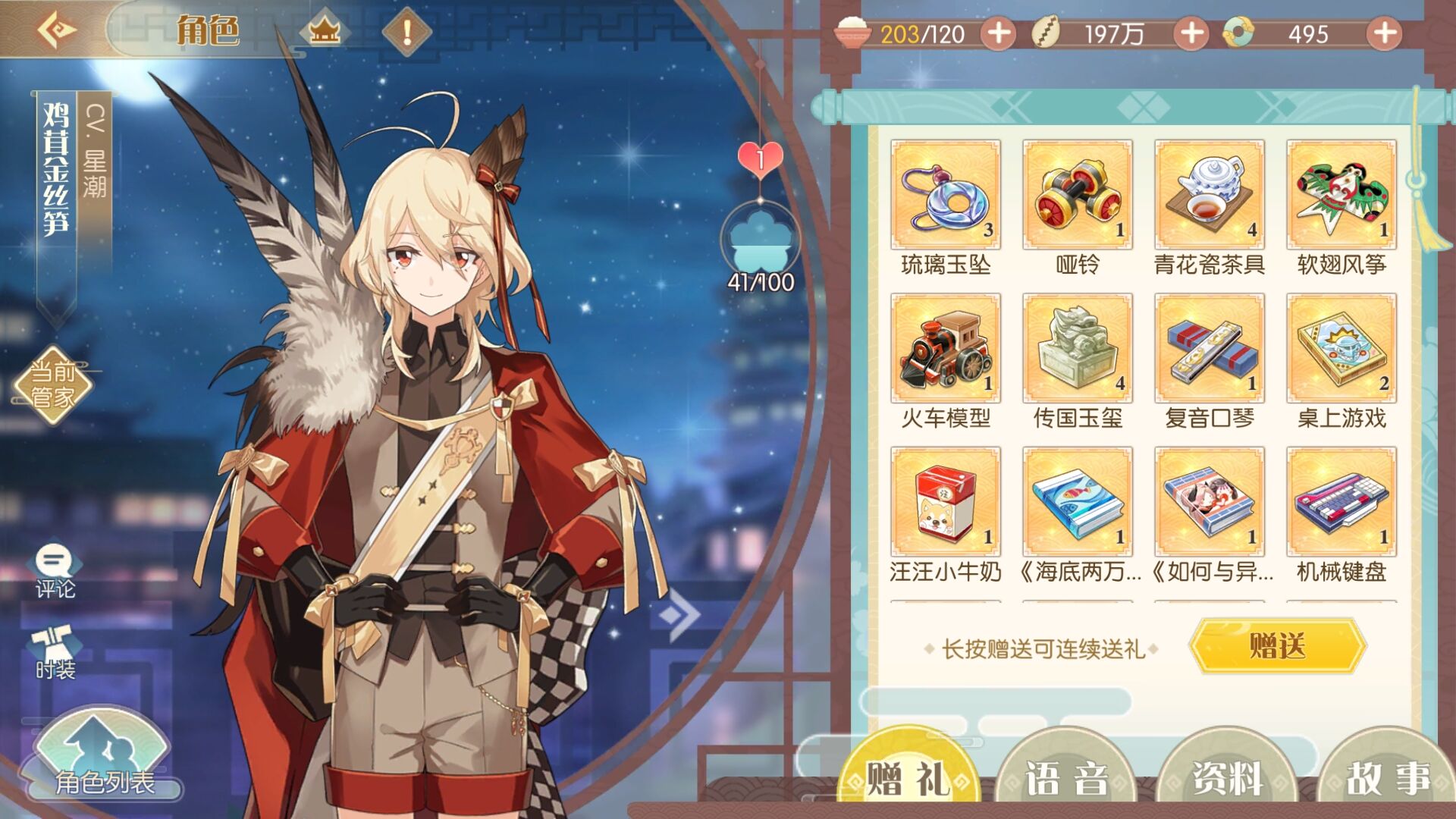This screenshot has width=1456, height=819.
Task: Open the 评论 comments button
Action: point(55,572)
